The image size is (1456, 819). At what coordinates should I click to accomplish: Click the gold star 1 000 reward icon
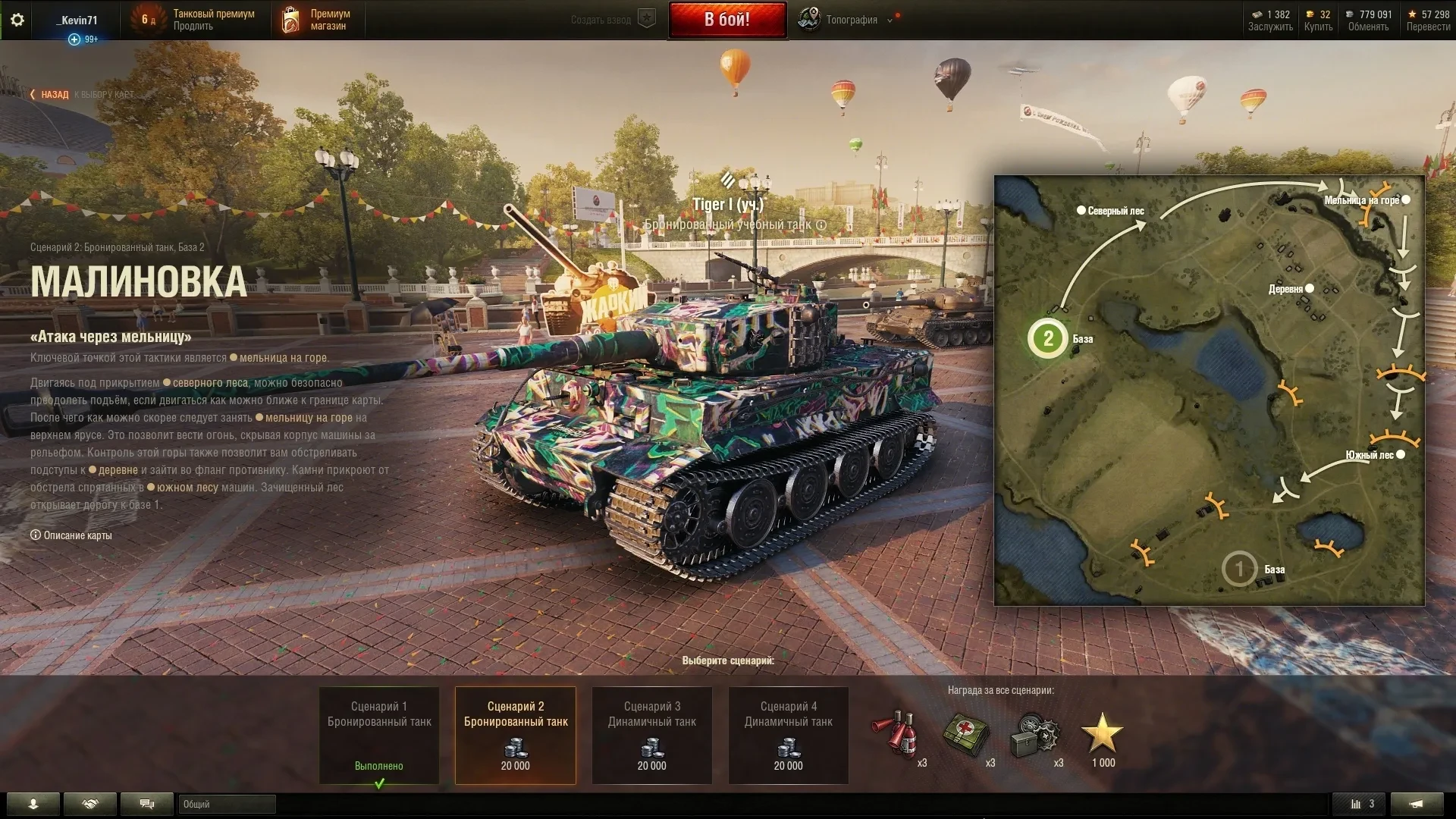pyautogui.click(x=1102, y=734)
